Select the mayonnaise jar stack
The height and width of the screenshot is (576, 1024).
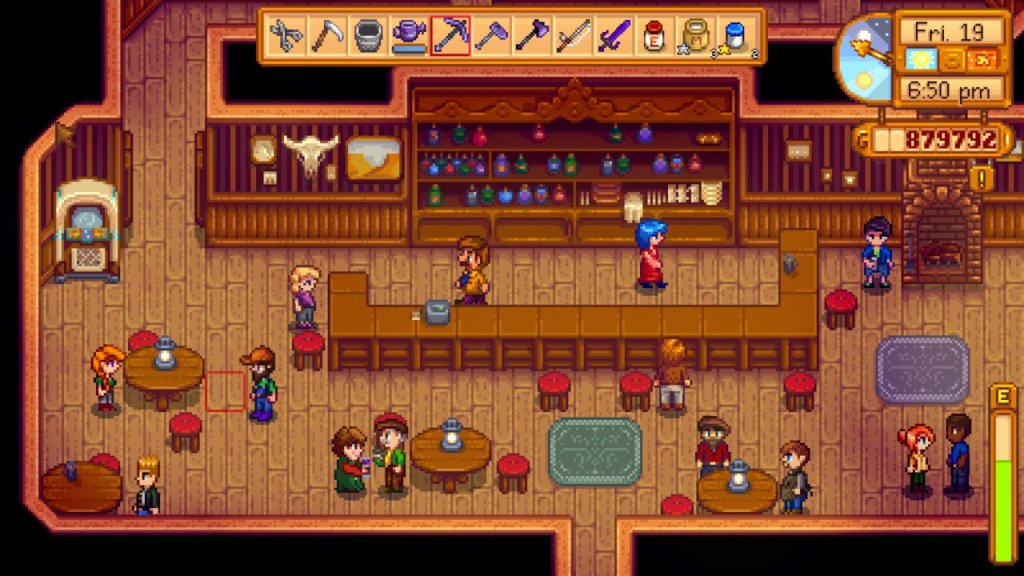696,37
